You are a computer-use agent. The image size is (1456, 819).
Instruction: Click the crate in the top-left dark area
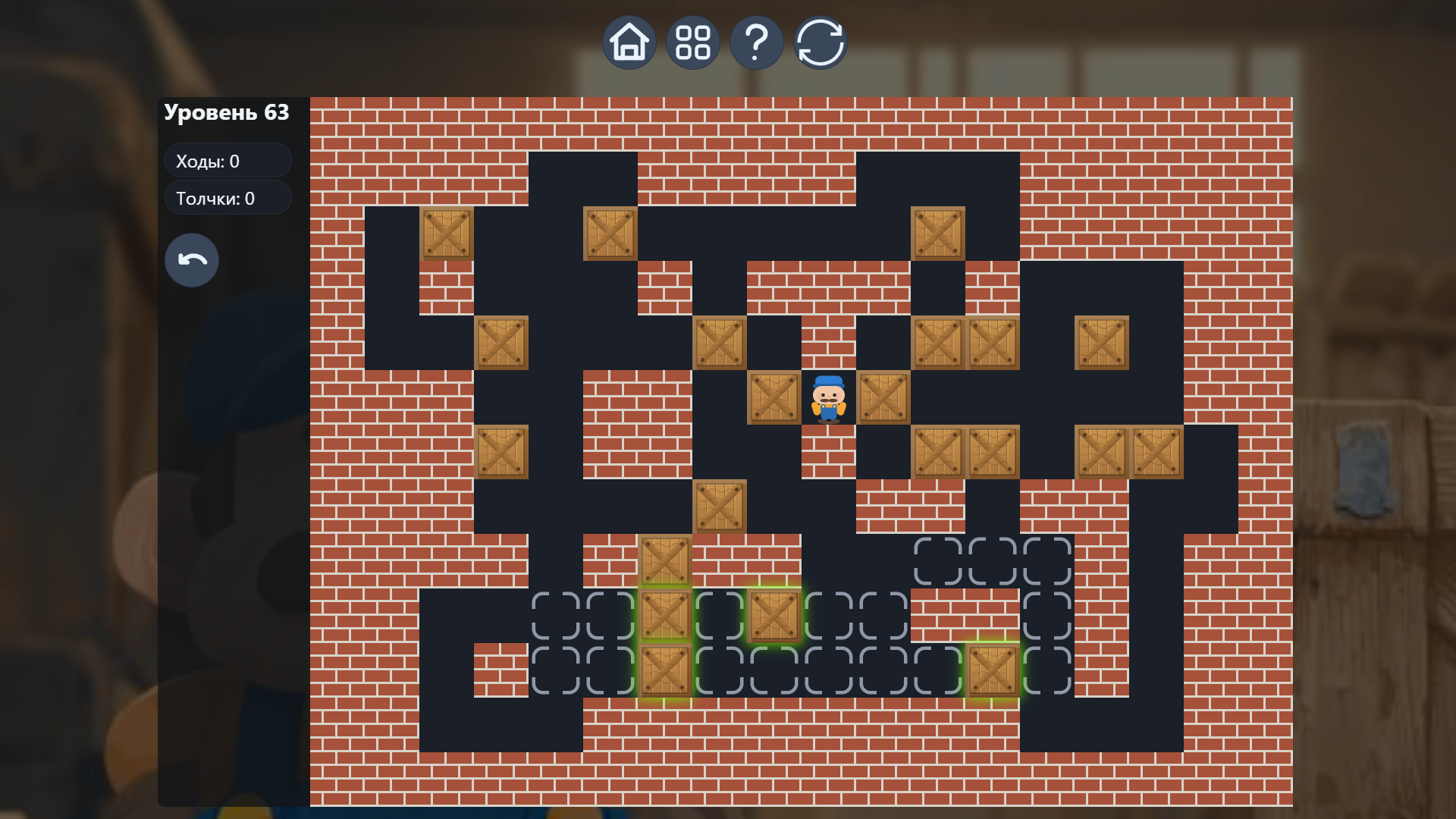click(x=447, y=234)
